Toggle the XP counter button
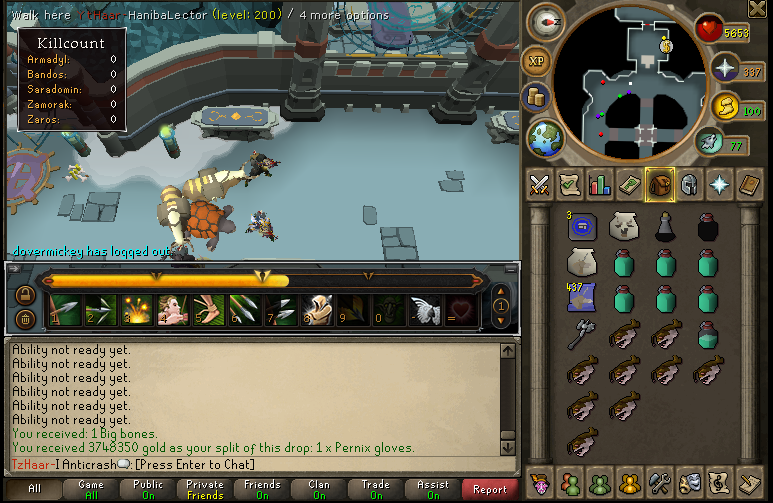Image resolution: width=773 pixels, height=503 pixels. click(x=537, y=61)
